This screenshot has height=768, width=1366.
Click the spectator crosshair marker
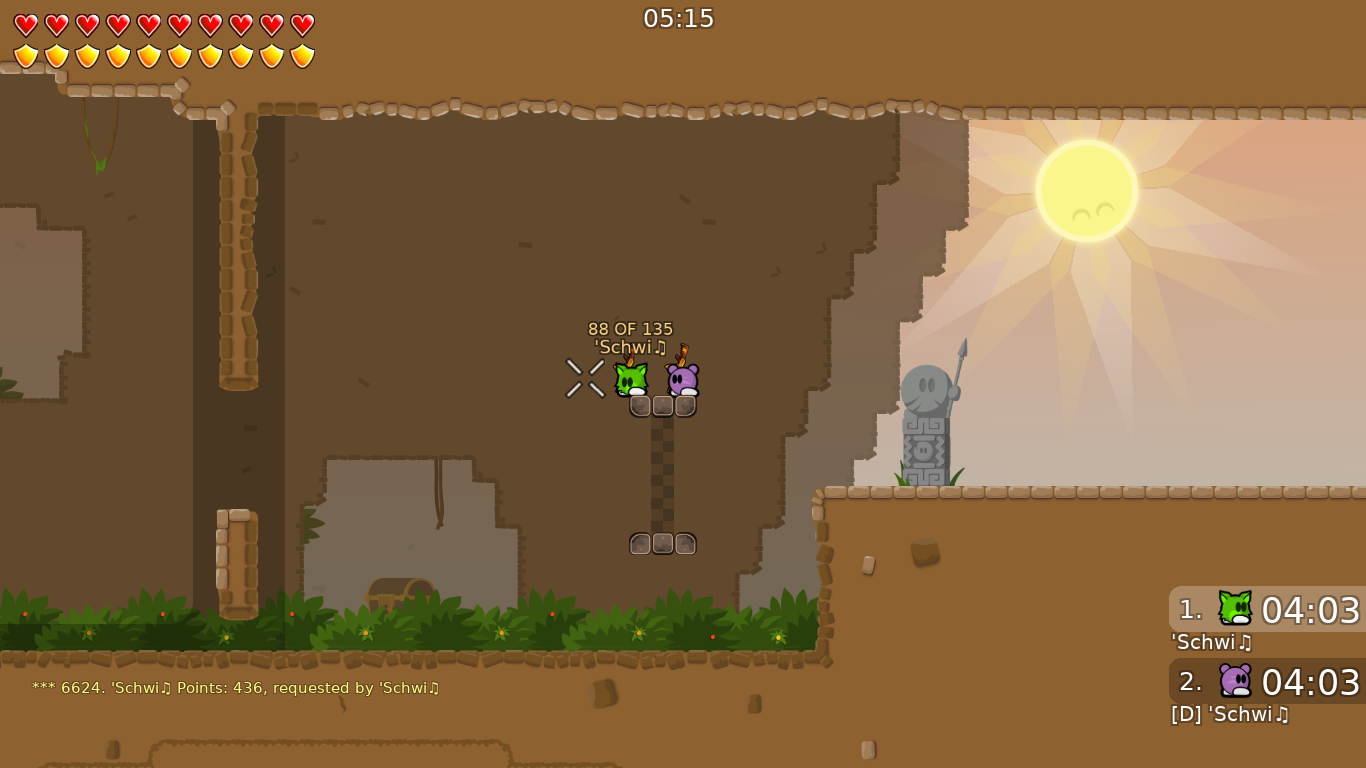point(585,378)
